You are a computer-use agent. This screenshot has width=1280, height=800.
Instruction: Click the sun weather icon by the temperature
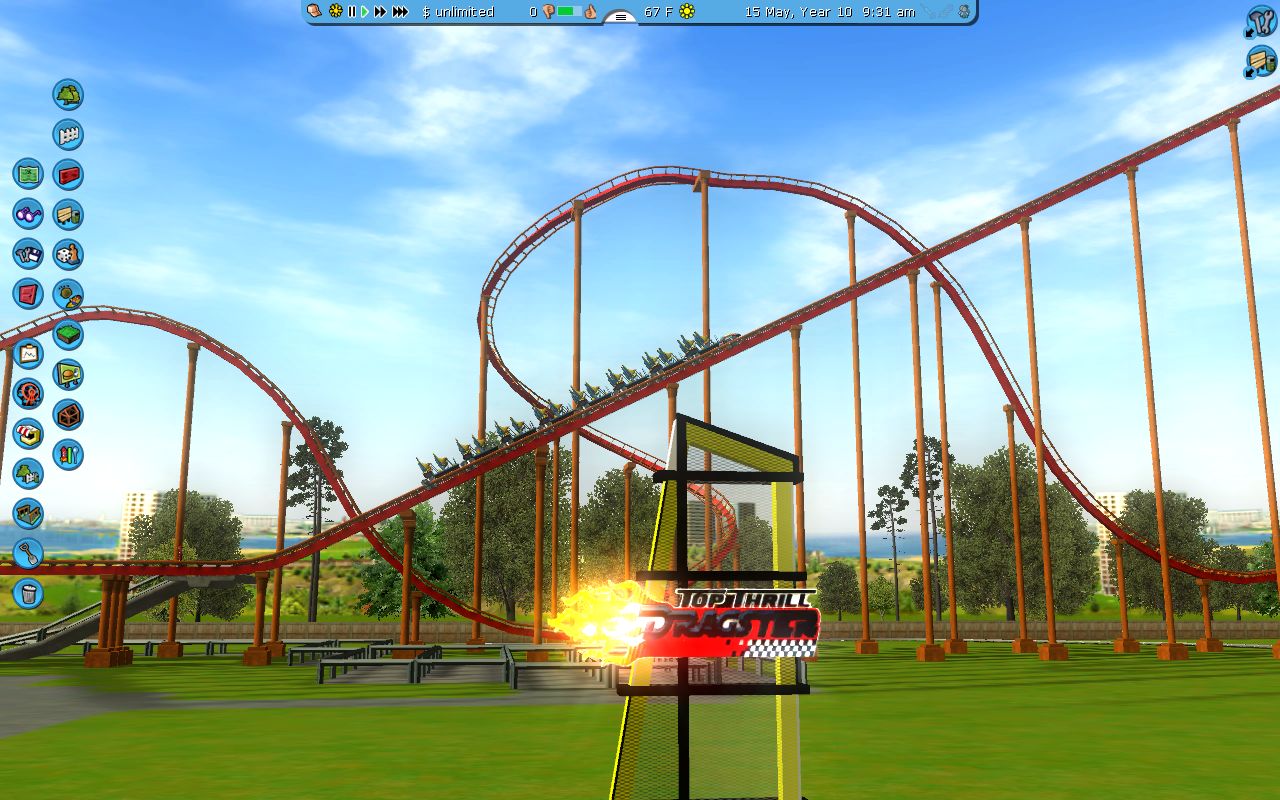(687, 12)
